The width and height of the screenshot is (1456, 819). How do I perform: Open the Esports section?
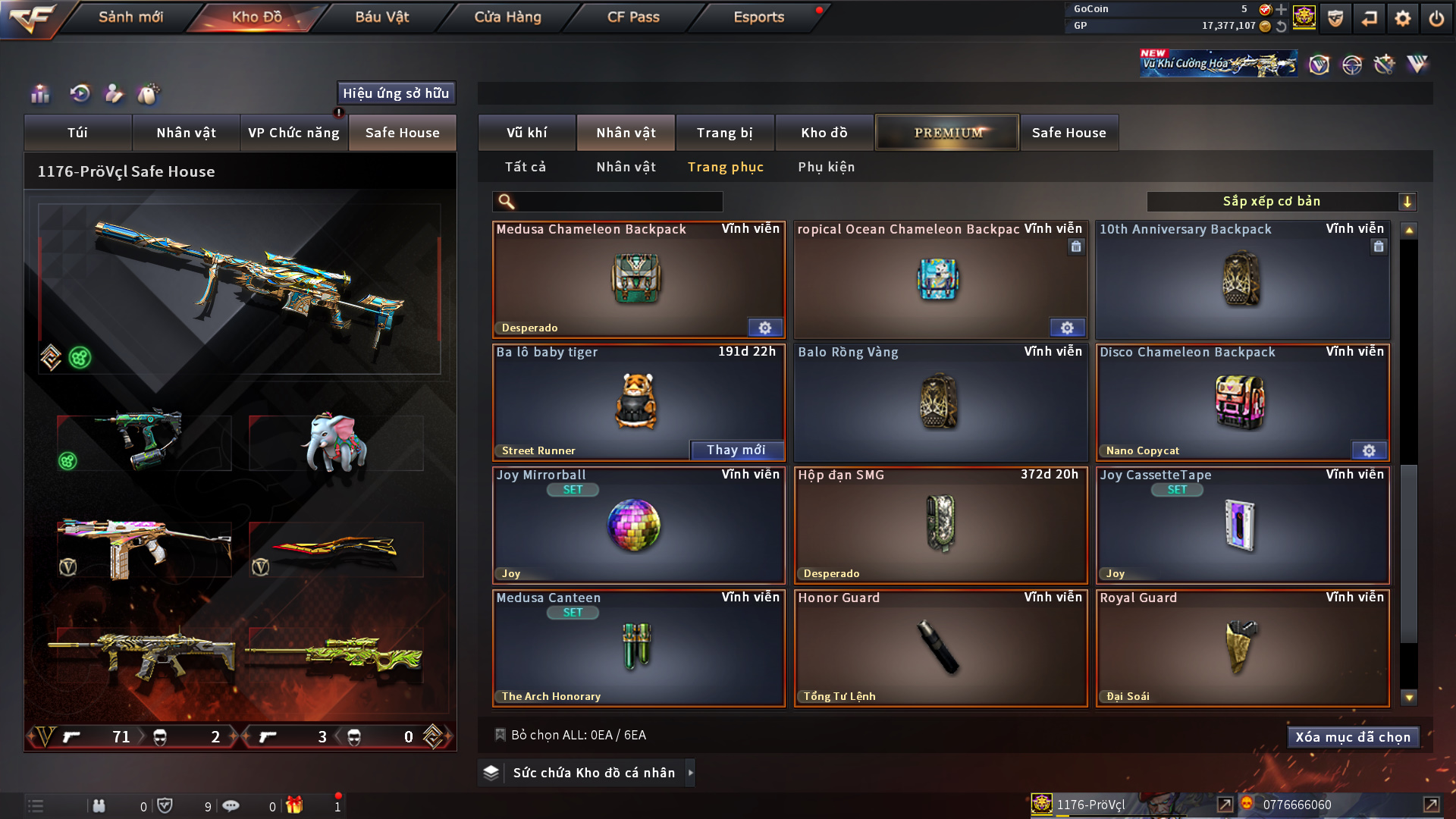click(758, 17)
